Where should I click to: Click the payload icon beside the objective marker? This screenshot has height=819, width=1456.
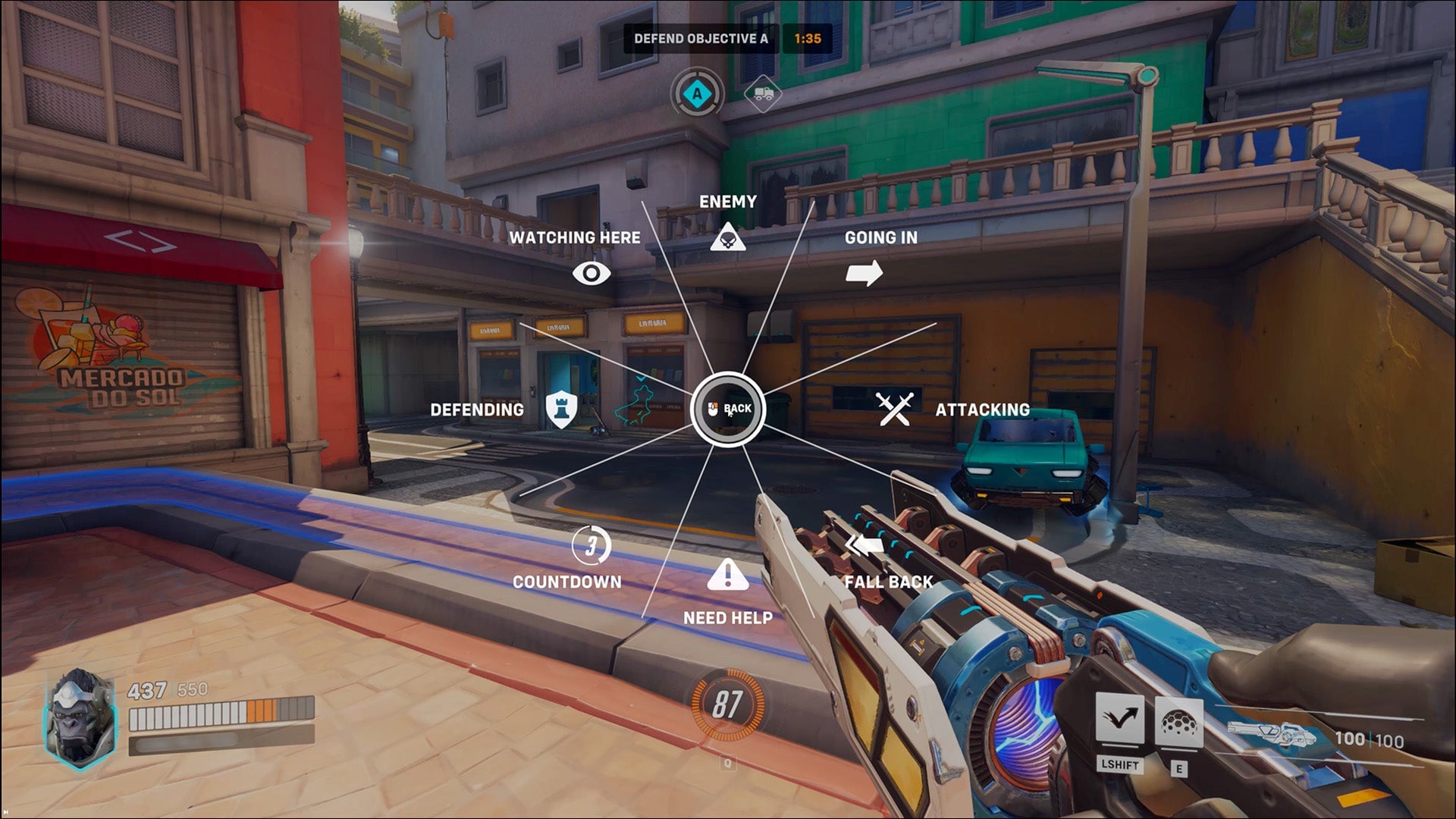(x=764, y=93)
